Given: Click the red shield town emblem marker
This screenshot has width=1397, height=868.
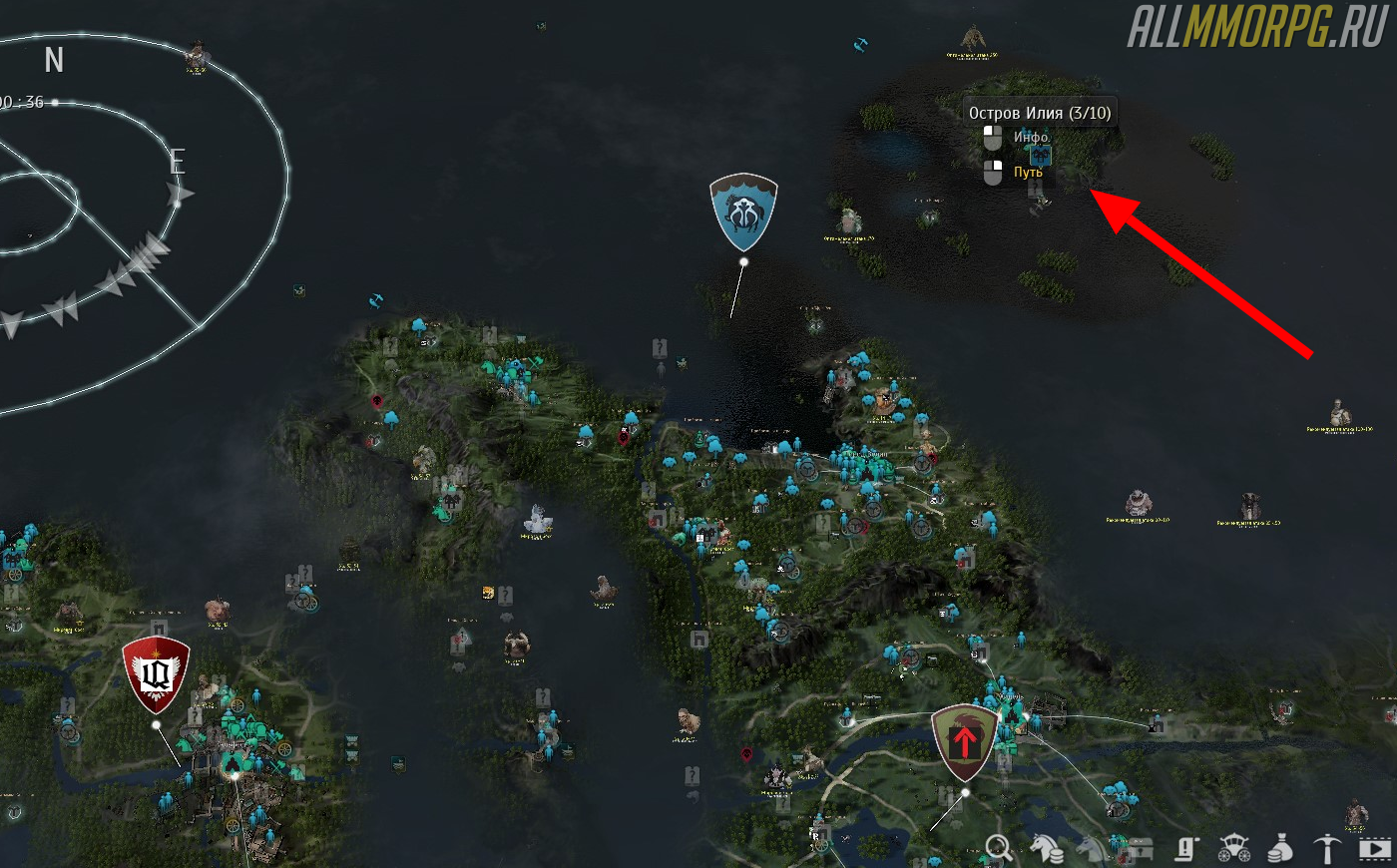Looking at the screenshot, I should click(x=156, y=674).
